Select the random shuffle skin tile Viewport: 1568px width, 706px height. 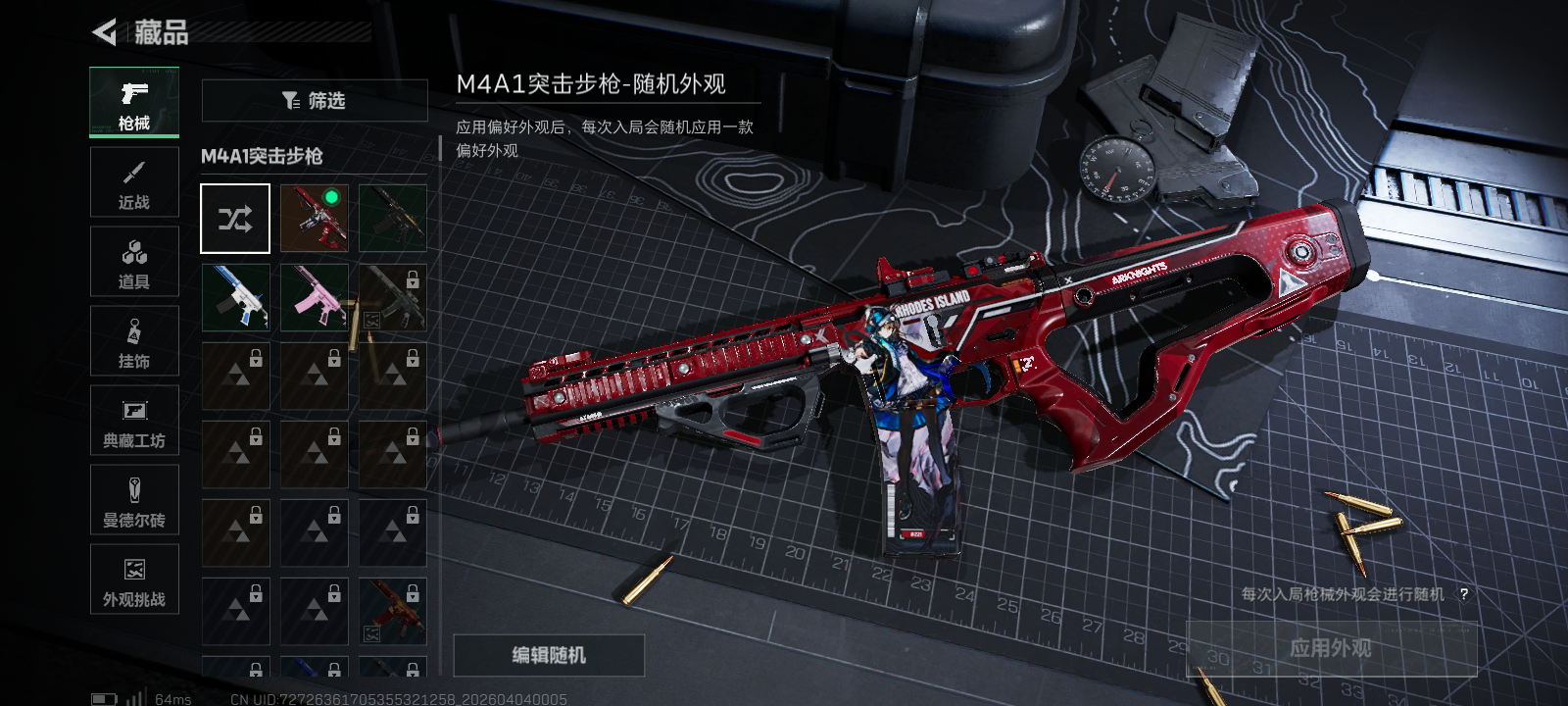[x=235, y=218]
